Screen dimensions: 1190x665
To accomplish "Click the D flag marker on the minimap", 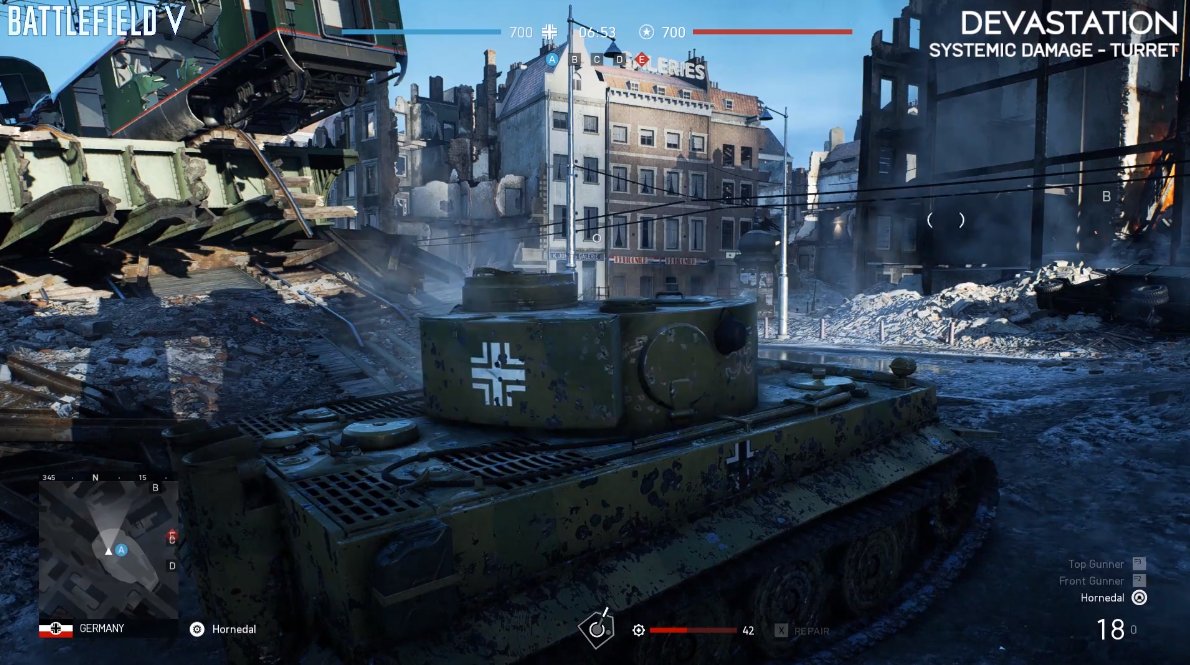I will pyautogui.click(x=172, y=566).
